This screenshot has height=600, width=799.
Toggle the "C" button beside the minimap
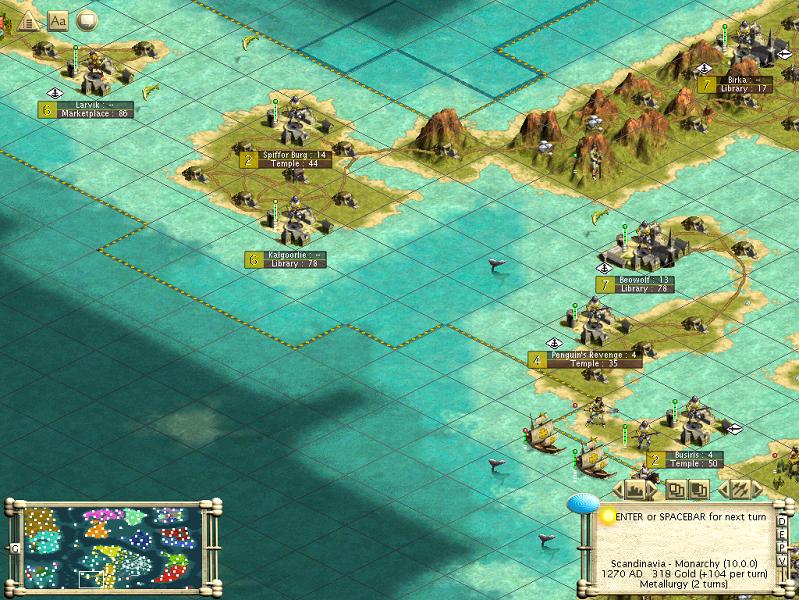tap(15, 548)
